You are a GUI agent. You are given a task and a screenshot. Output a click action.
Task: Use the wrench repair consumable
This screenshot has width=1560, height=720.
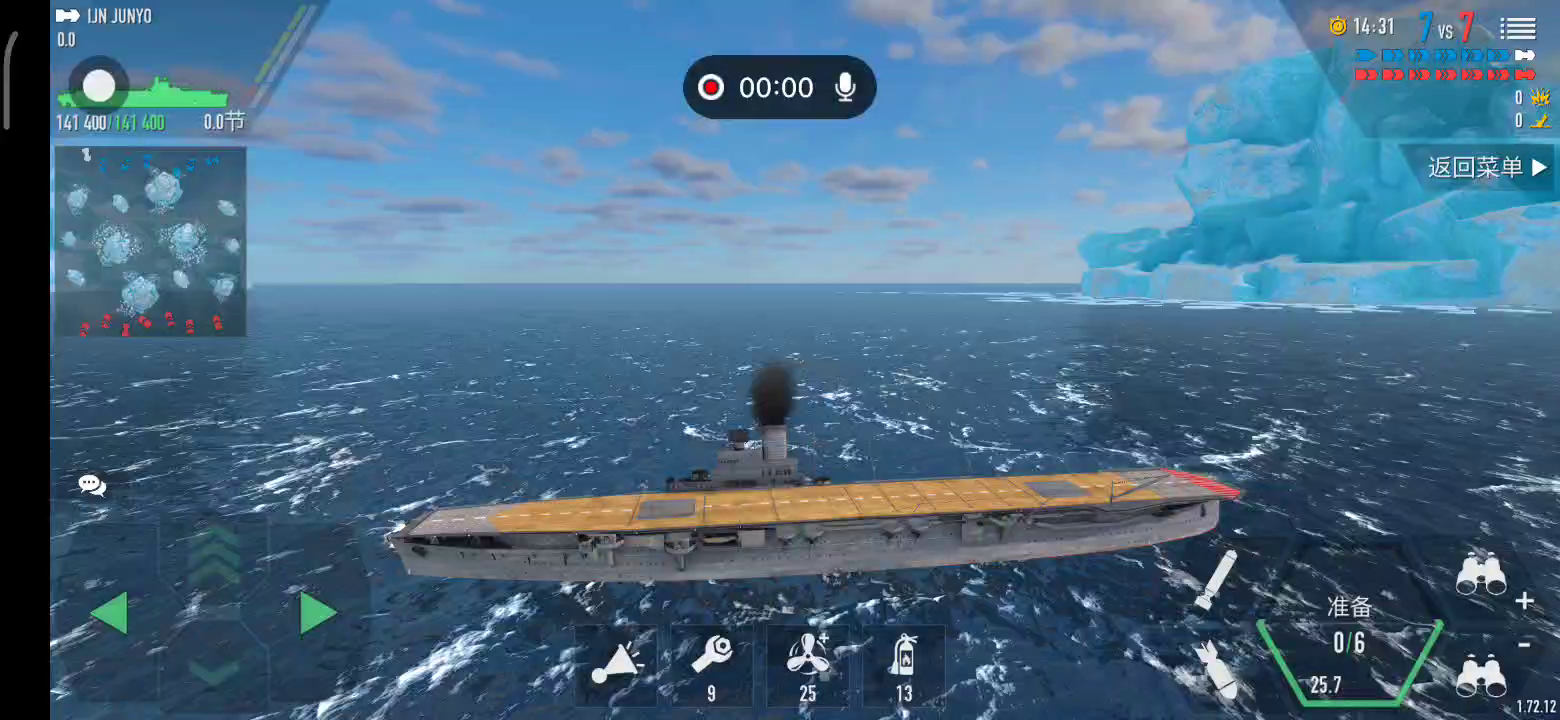(712, 664)
